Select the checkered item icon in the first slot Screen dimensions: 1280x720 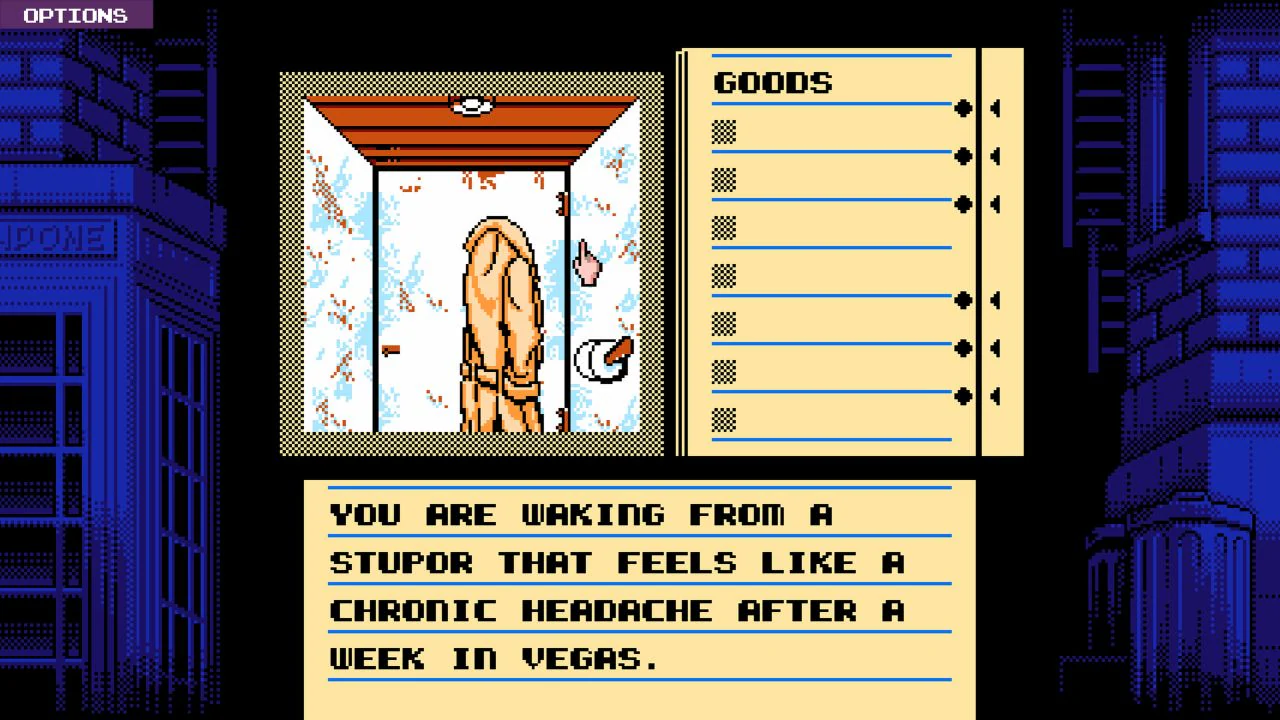pyautogui.click(x=722, y=131)
